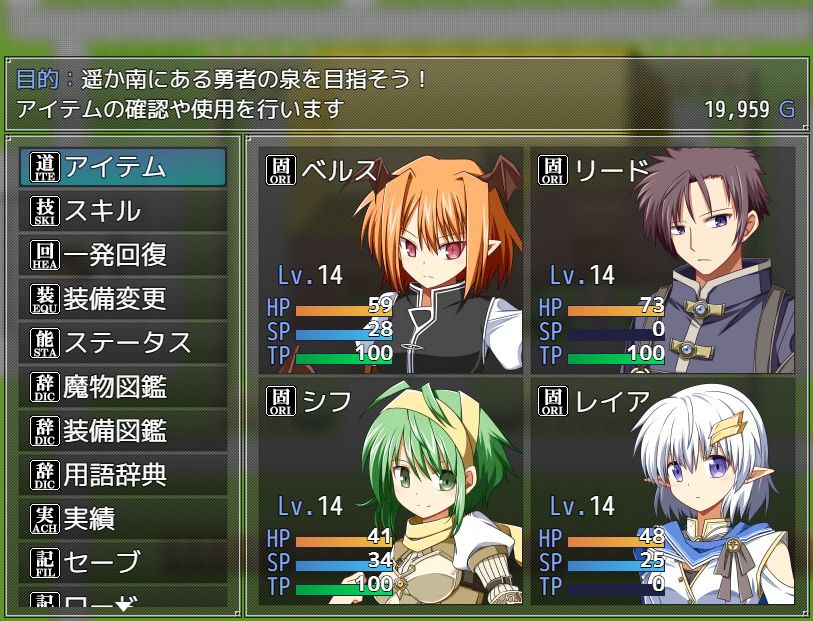Open the アイテム (Items) menu

[x=123, y=167]
